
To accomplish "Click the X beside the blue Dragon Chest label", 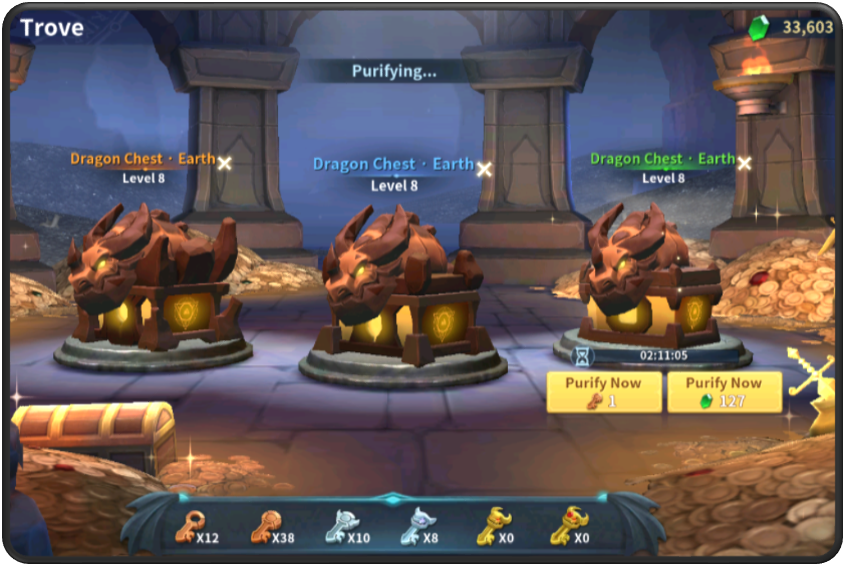I will click(x=484, y=169).
